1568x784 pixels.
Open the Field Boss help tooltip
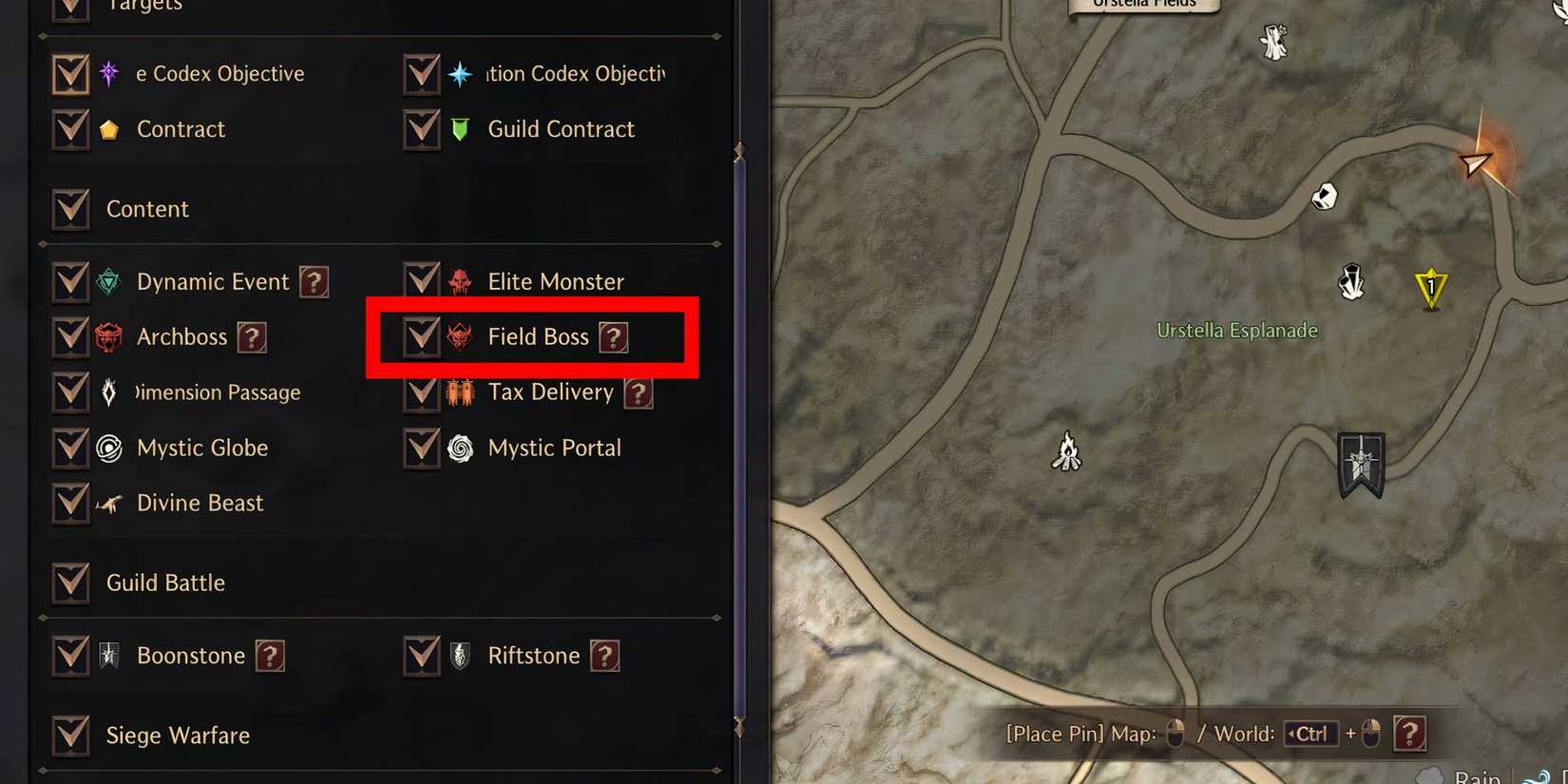pyautogui.click(x=615, y=336)
